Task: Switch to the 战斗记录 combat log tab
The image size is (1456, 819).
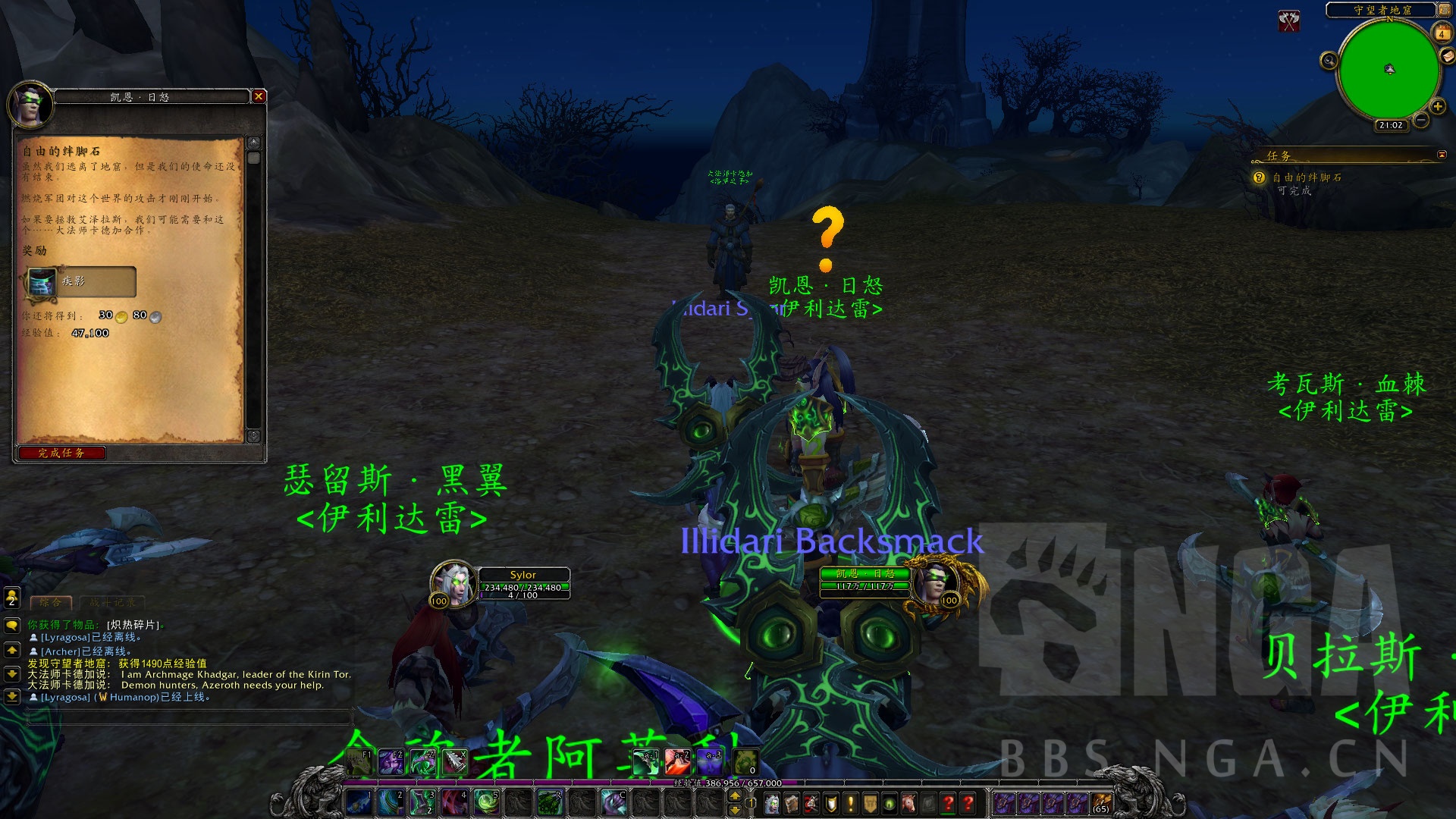Action: [x=112, y=602]
